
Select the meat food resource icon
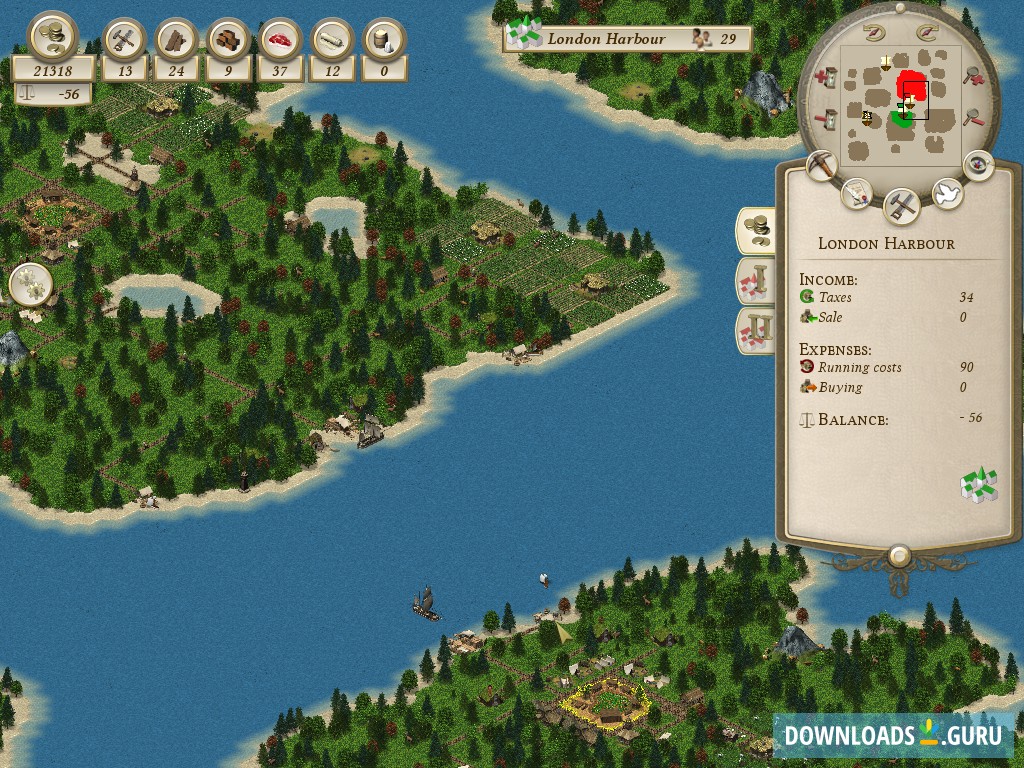[281, 41]
